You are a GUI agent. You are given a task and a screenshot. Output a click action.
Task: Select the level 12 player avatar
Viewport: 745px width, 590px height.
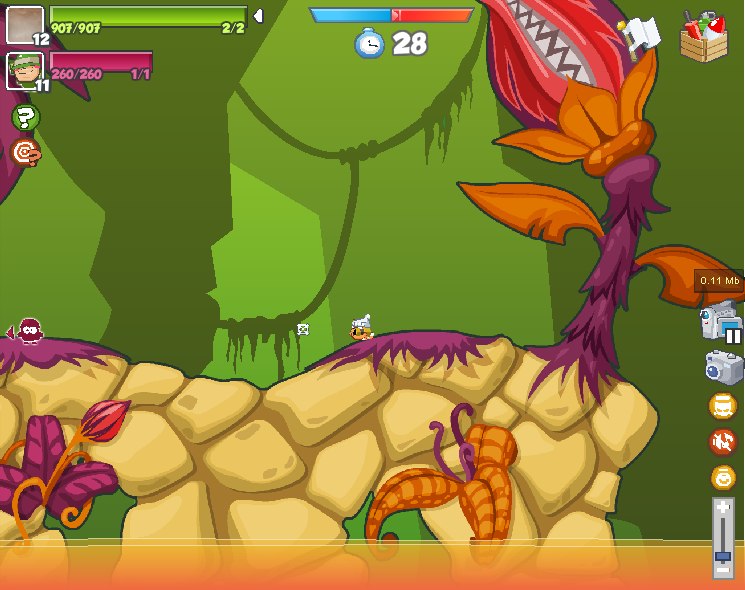click(x=25, y=25)
